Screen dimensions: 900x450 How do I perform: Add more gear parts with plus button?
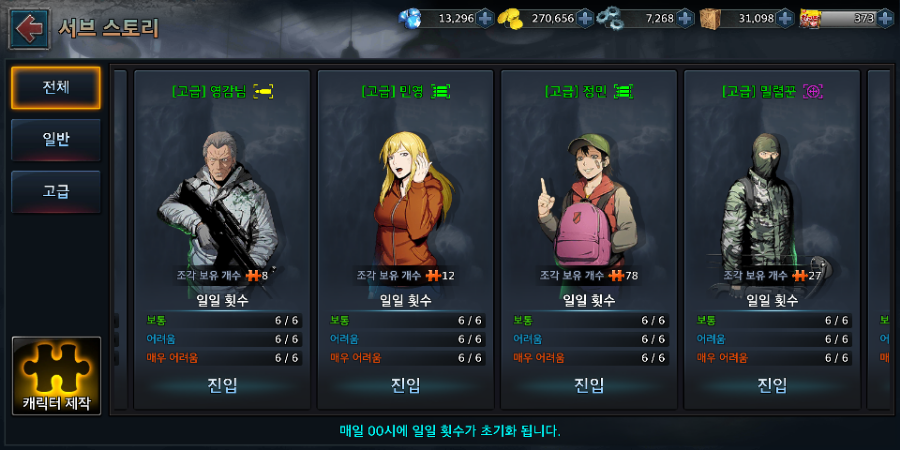685,18
